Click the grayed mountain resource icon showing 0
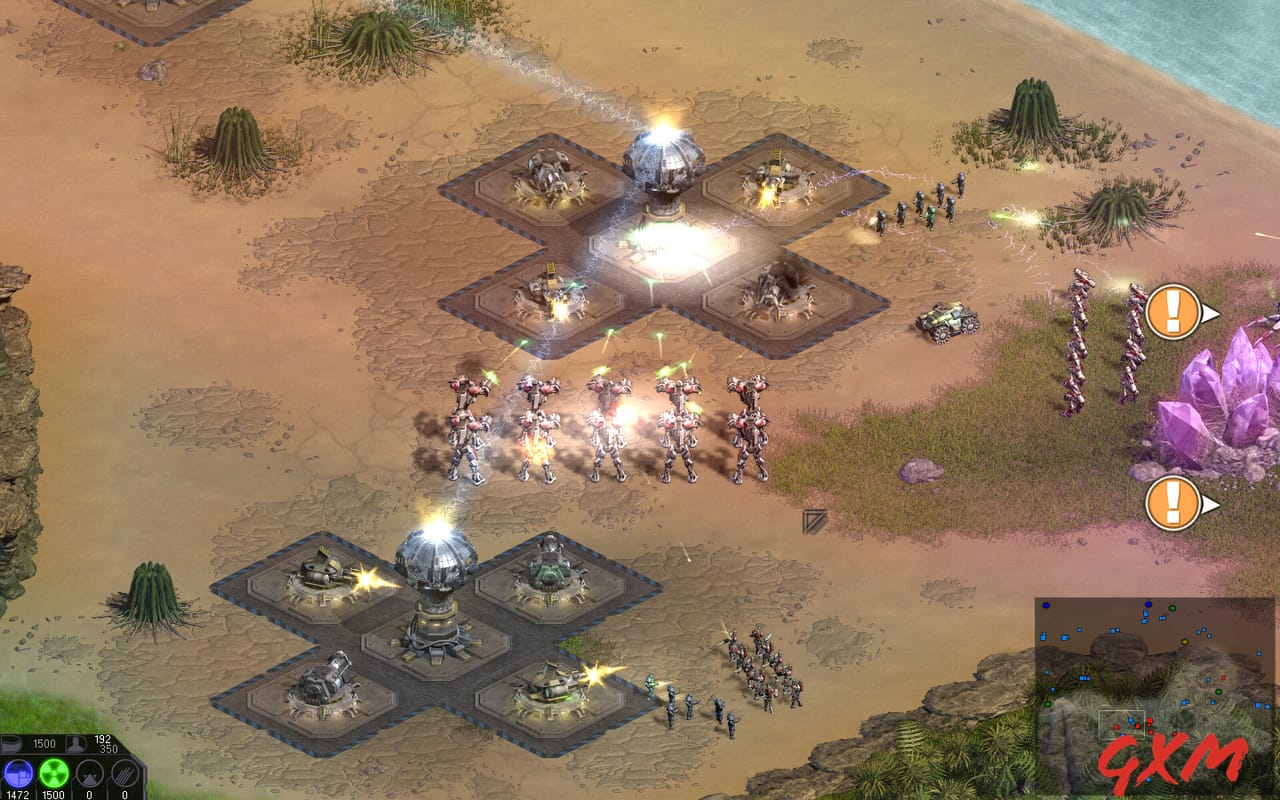Viewport: 1280px width, 800px height. pos(89,773)
